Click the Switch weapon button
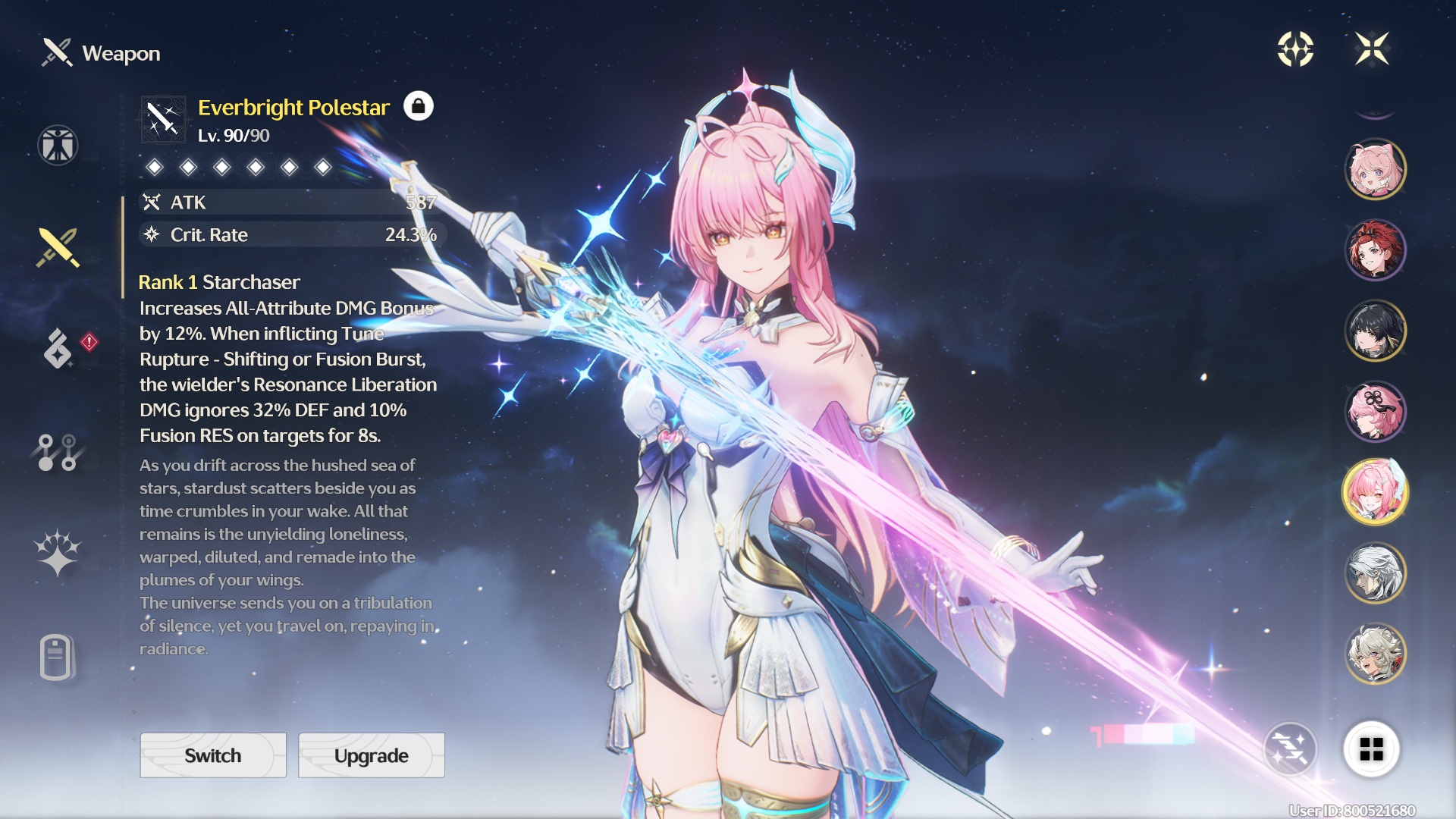 213,755
